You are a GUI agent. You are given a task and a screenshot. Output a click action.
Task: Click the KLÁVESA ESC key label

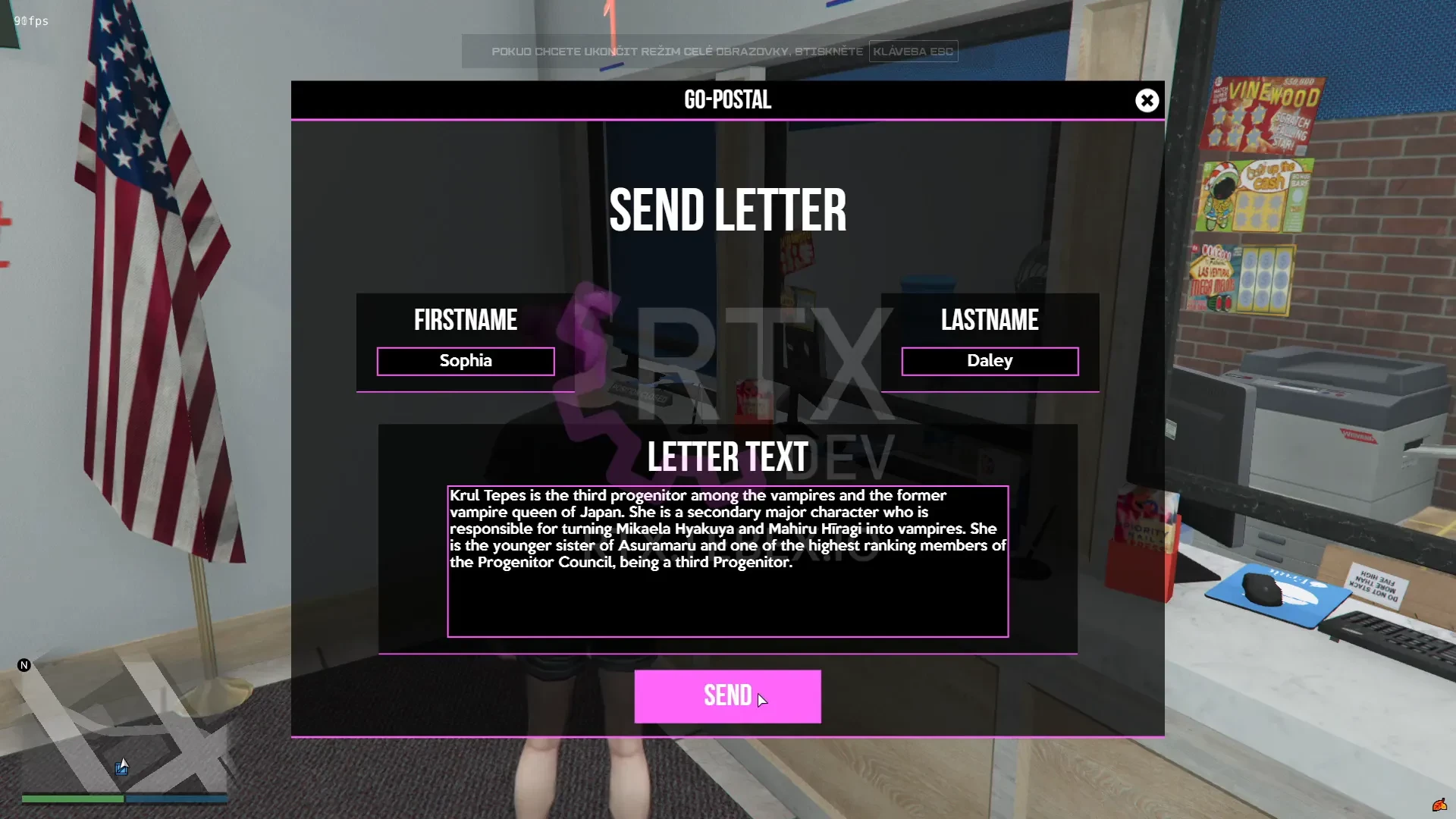point(913,51)
